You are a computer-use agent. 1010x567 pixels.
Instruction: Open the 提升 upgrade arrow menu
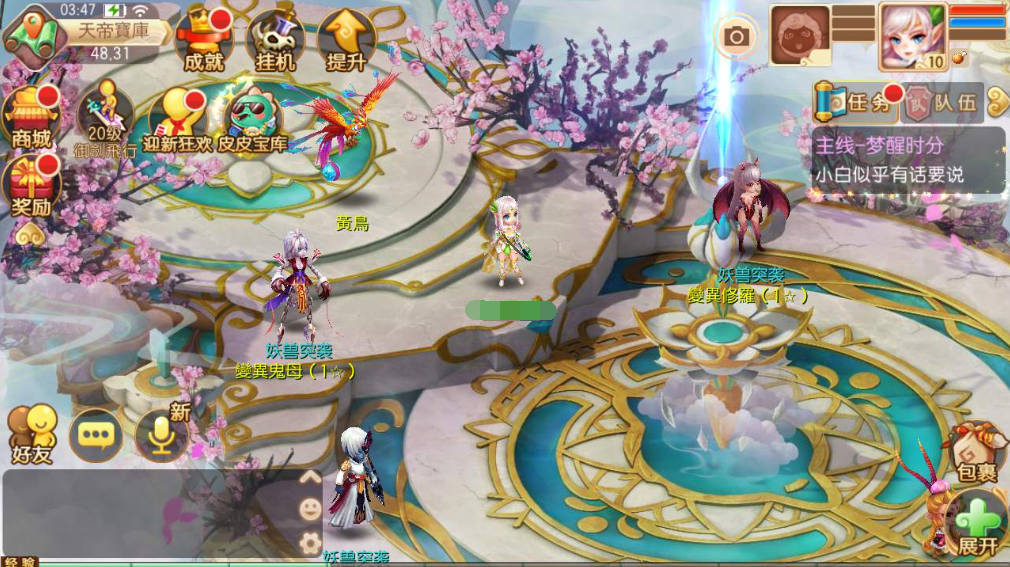[x=346, y=42]
